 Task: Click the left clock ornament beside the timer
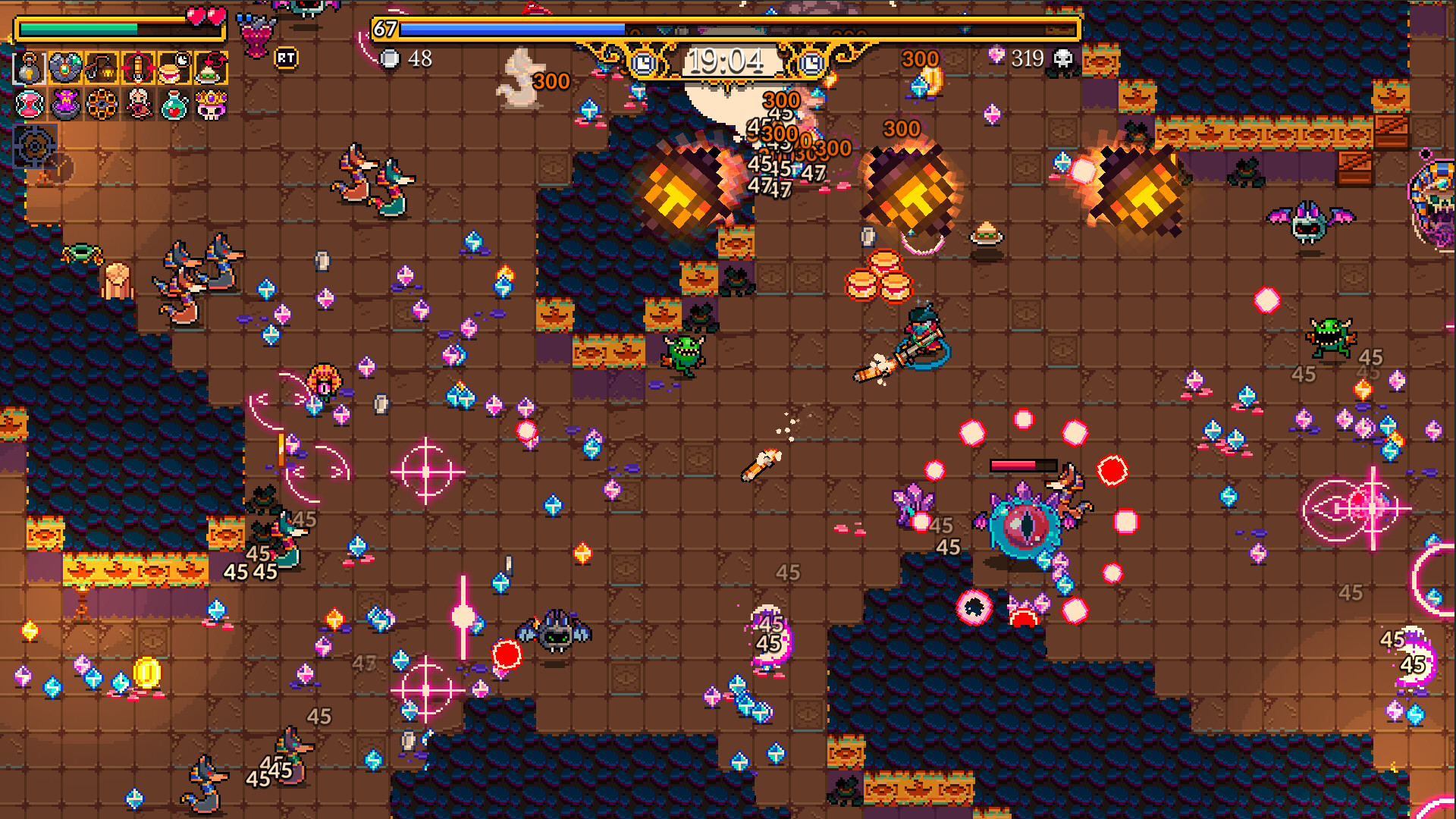tap(643, 64)
